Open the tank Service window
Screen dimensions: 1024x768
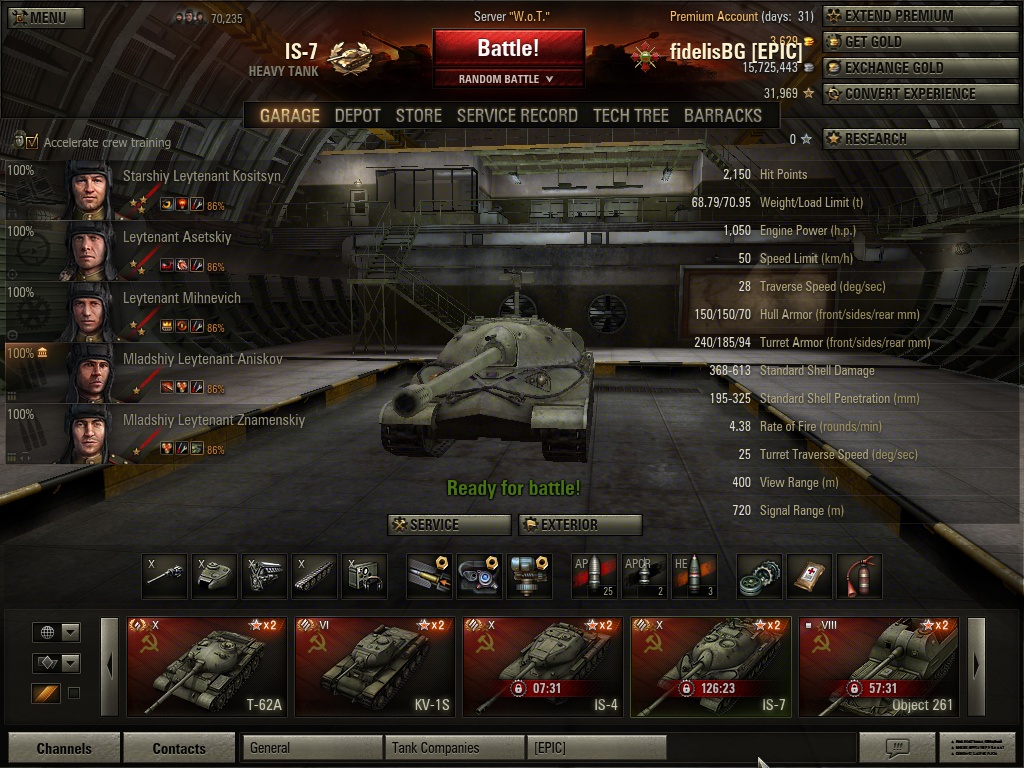[x=449, y=524]
